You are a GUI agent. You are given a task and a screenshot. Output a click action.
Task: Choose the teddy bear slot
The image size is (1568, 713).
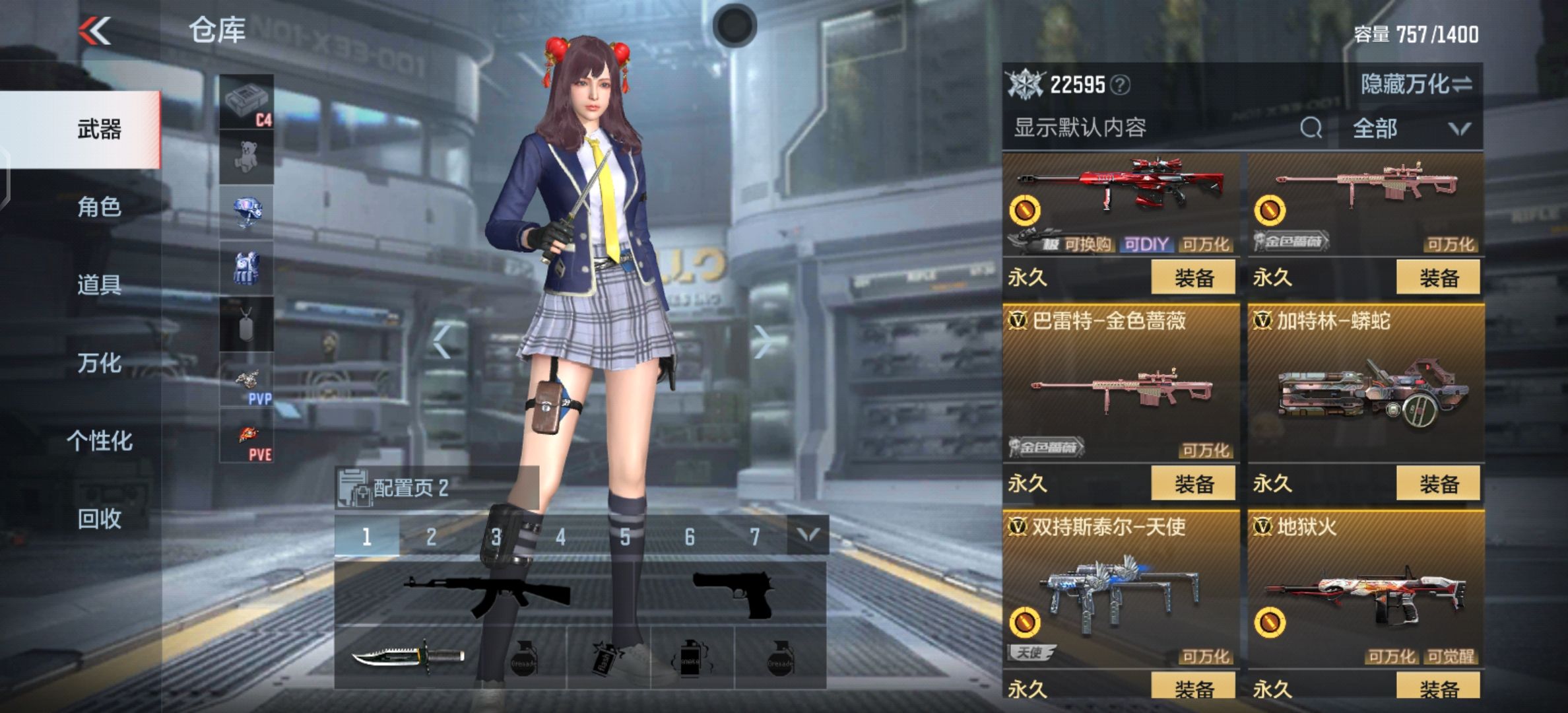tap(246, 156)
